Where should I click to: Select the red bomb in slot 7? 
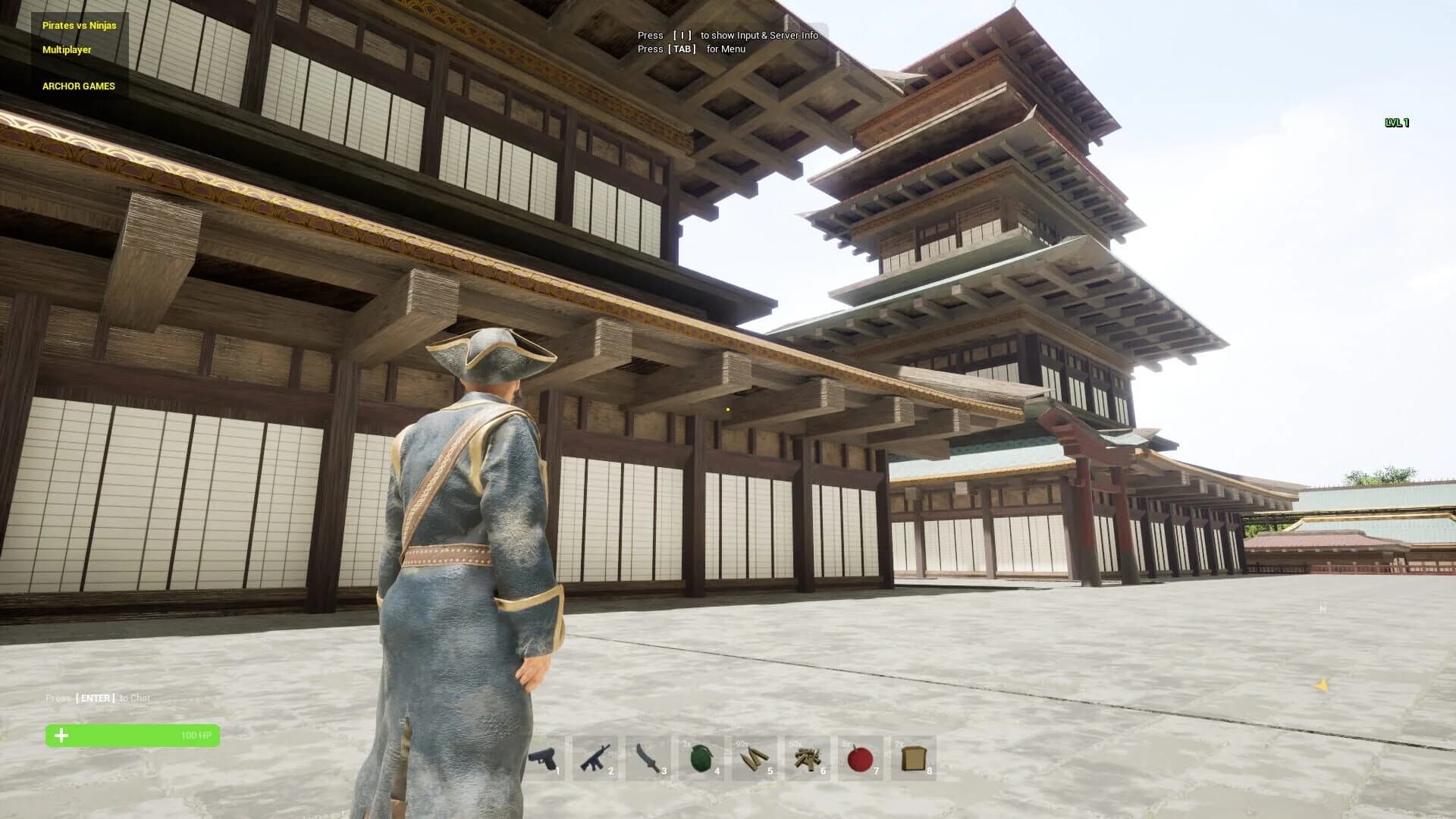[862, 756]
